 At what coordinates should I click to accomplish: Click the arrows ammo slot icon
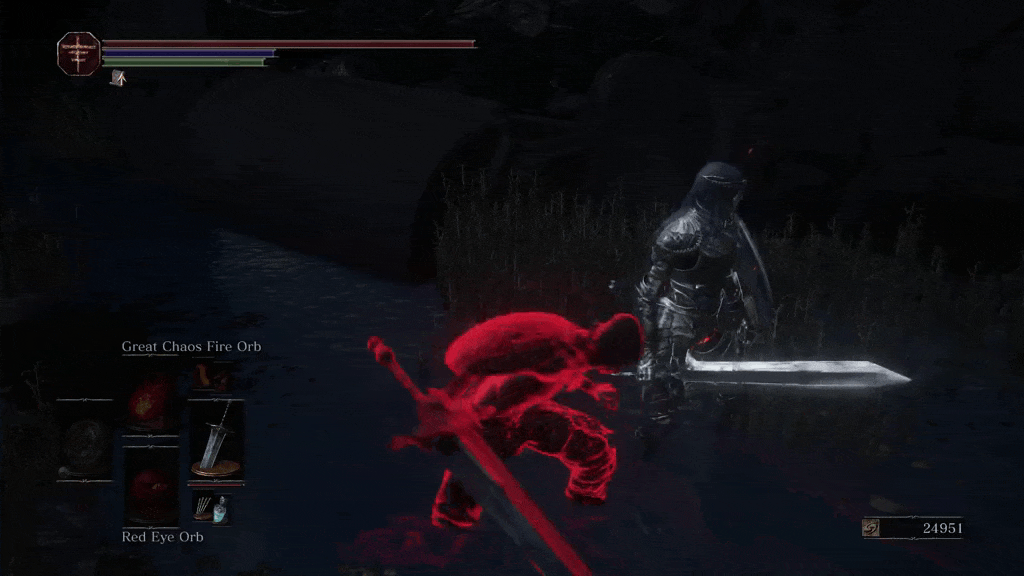(211, 507)
